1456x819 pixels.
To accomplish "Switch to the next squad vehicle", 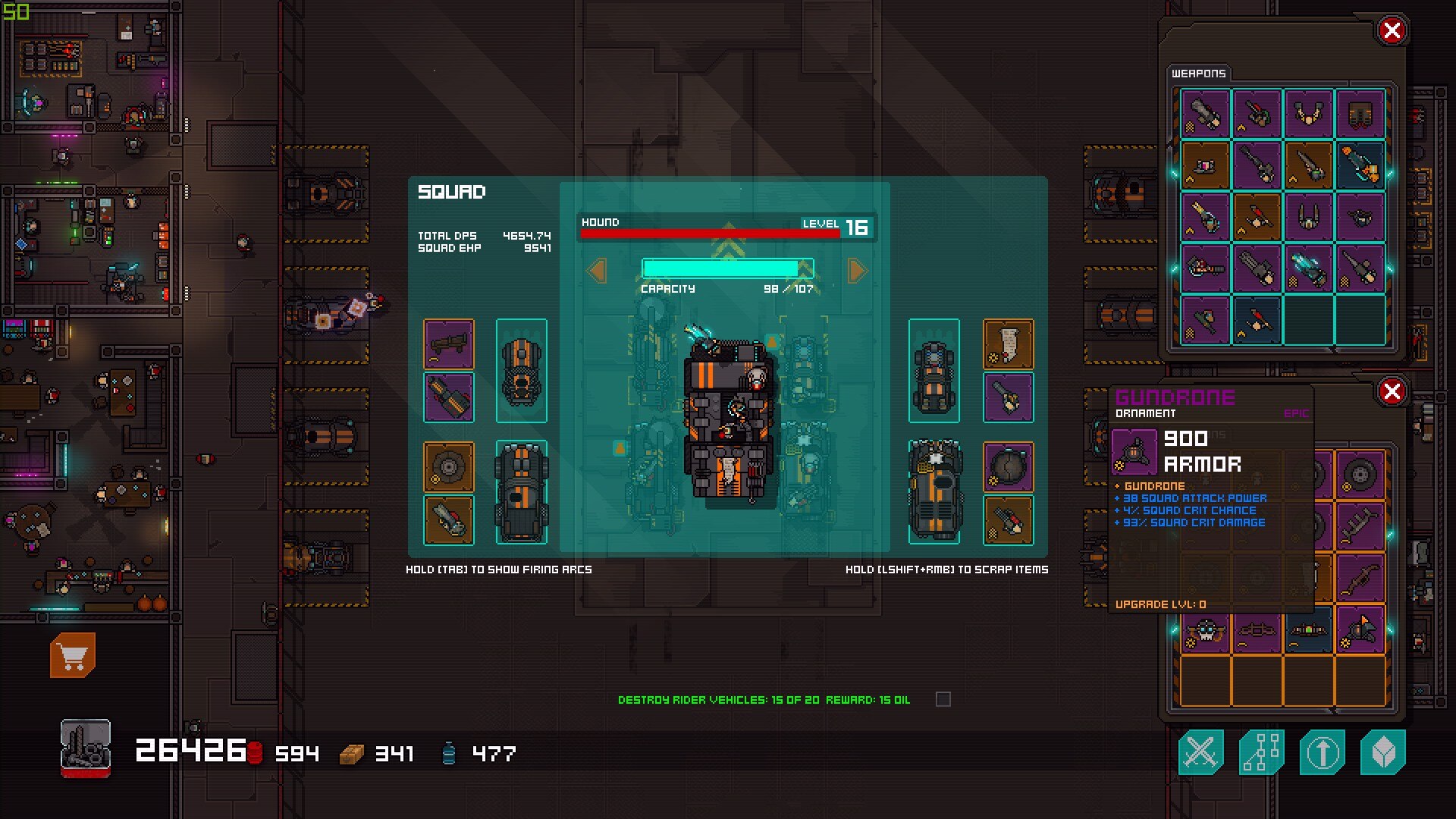I will click(857, 271).
